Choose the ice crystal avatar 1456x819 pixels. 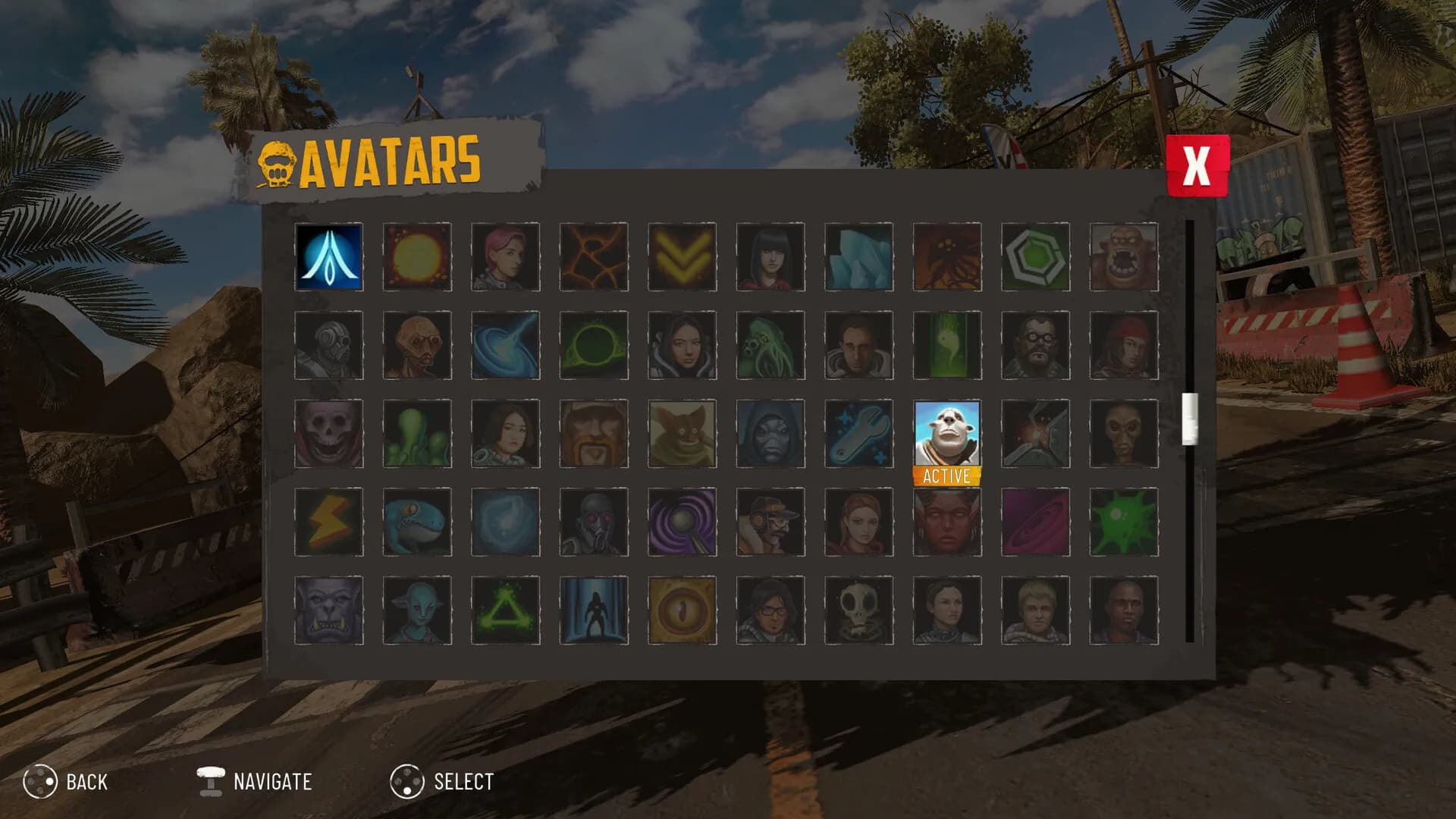tap(858, 257)
